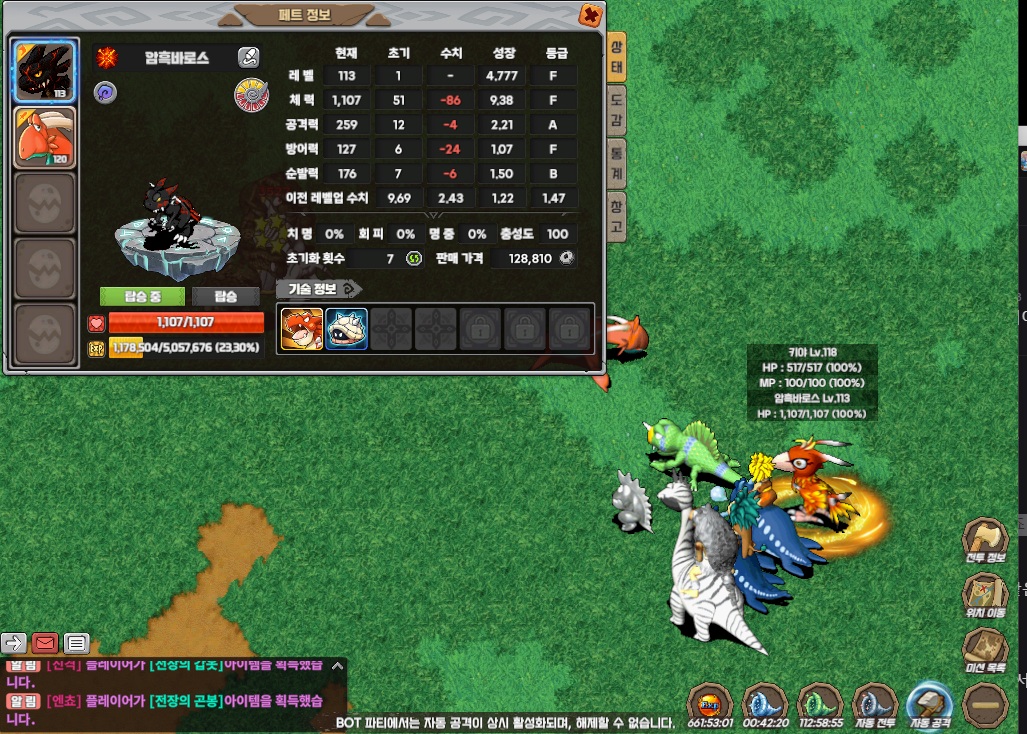Screen dimensions: 1027x734
Task: Open the 미션 목록 scroll button
Action: pyautogui.click(x=984, y=648)
